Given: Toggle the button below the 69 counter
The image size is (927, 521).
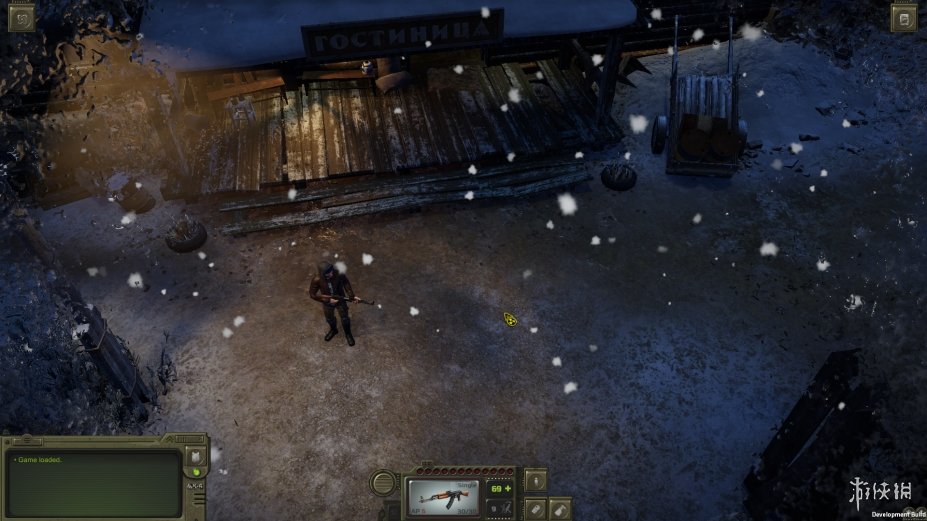Looking at the screenshot, I should coord(500,509).
